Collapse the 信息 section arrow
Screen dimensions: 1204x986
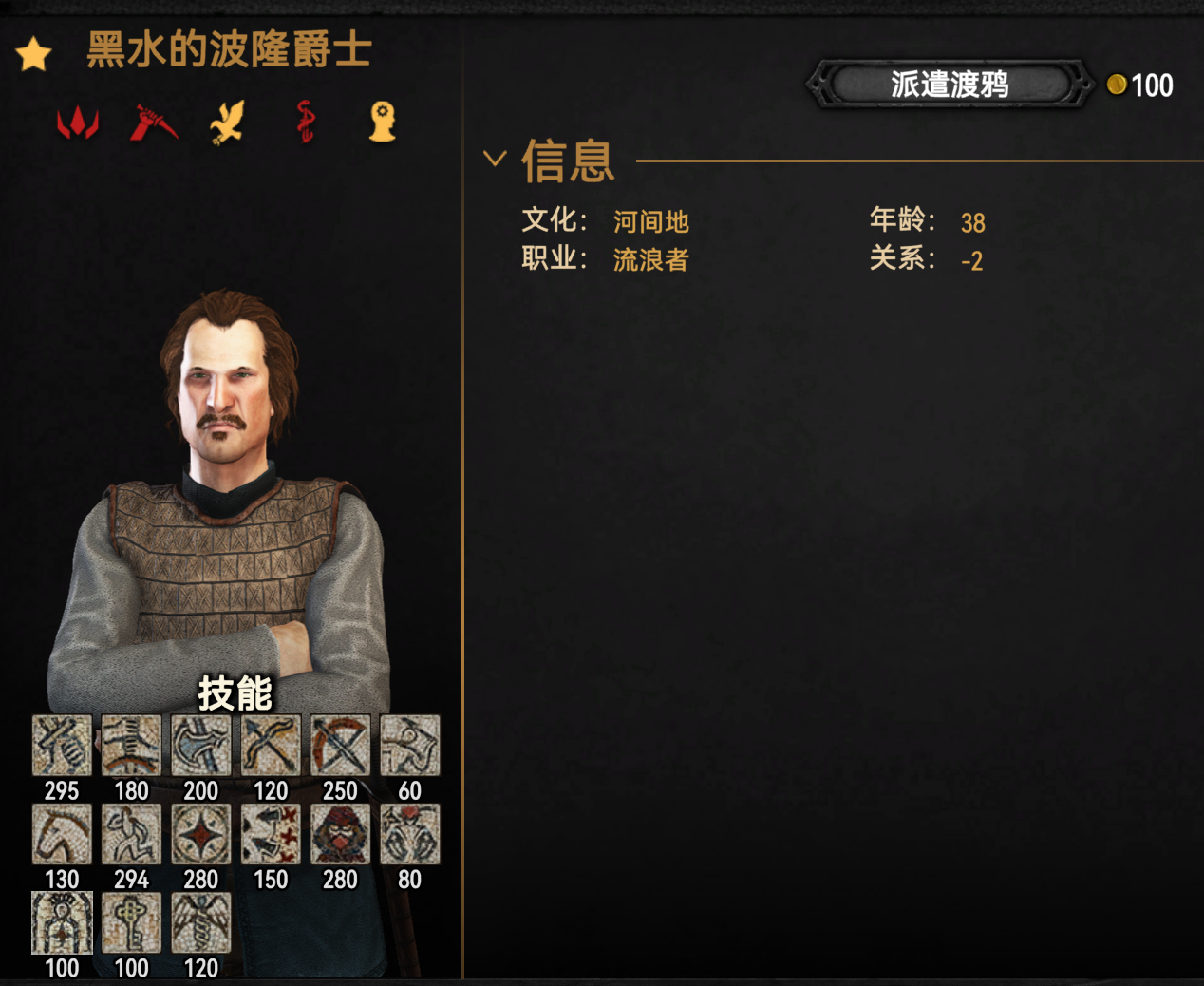[495, 159]
